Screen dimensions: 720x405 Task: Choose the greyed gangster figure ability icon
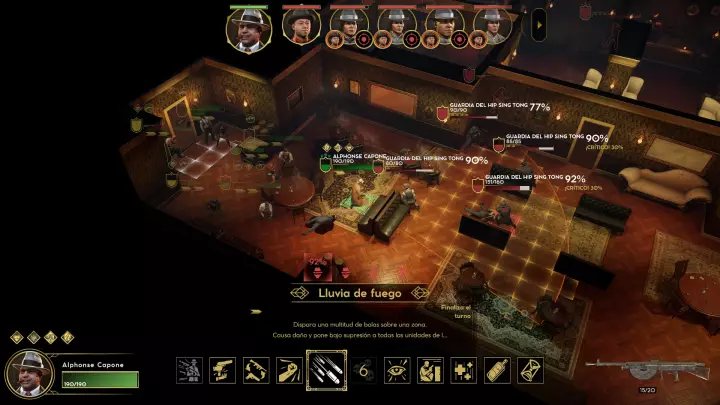189,370
